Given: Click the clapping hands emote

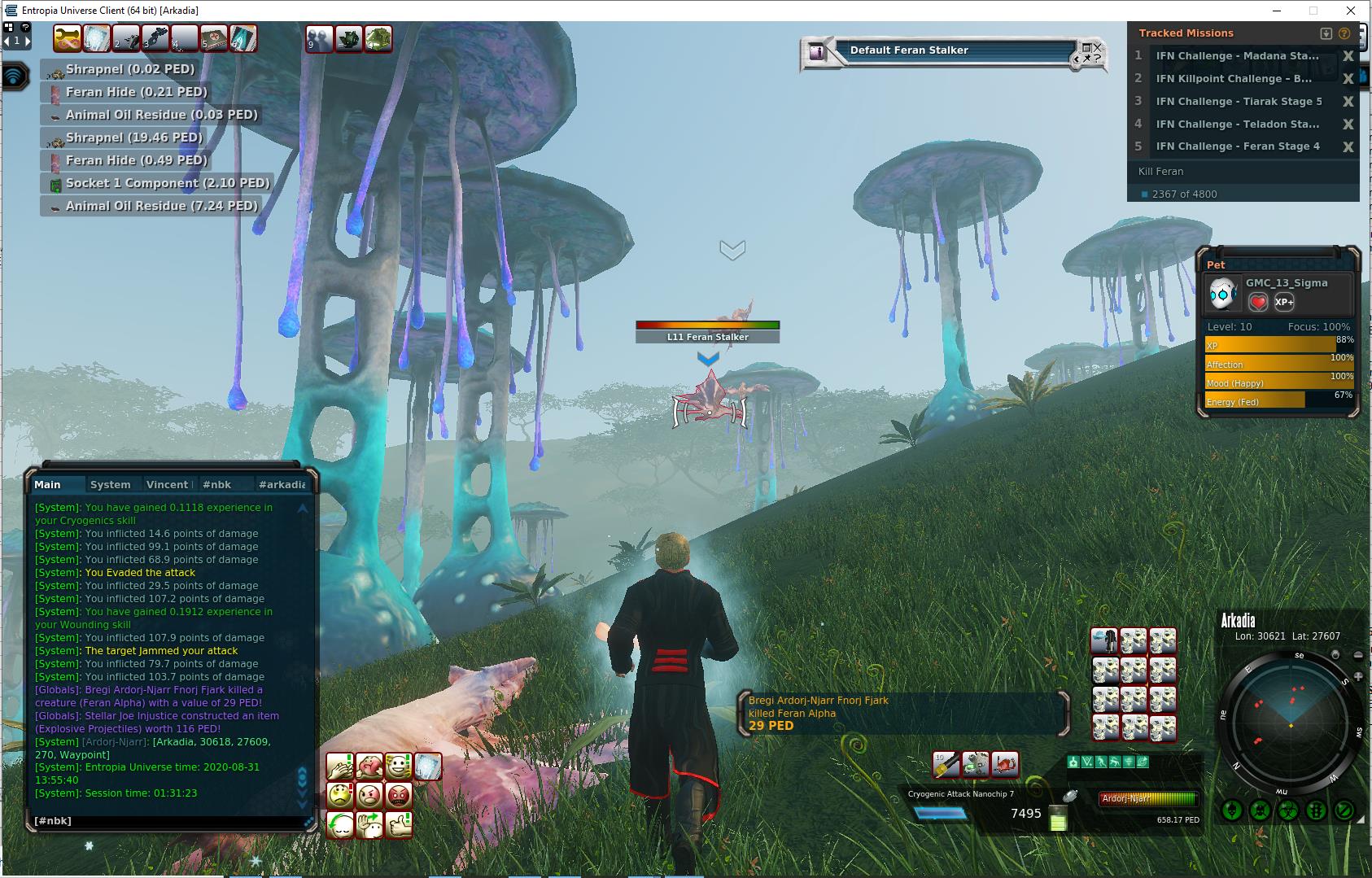Looking at the screenshot, I should point(340,767).
